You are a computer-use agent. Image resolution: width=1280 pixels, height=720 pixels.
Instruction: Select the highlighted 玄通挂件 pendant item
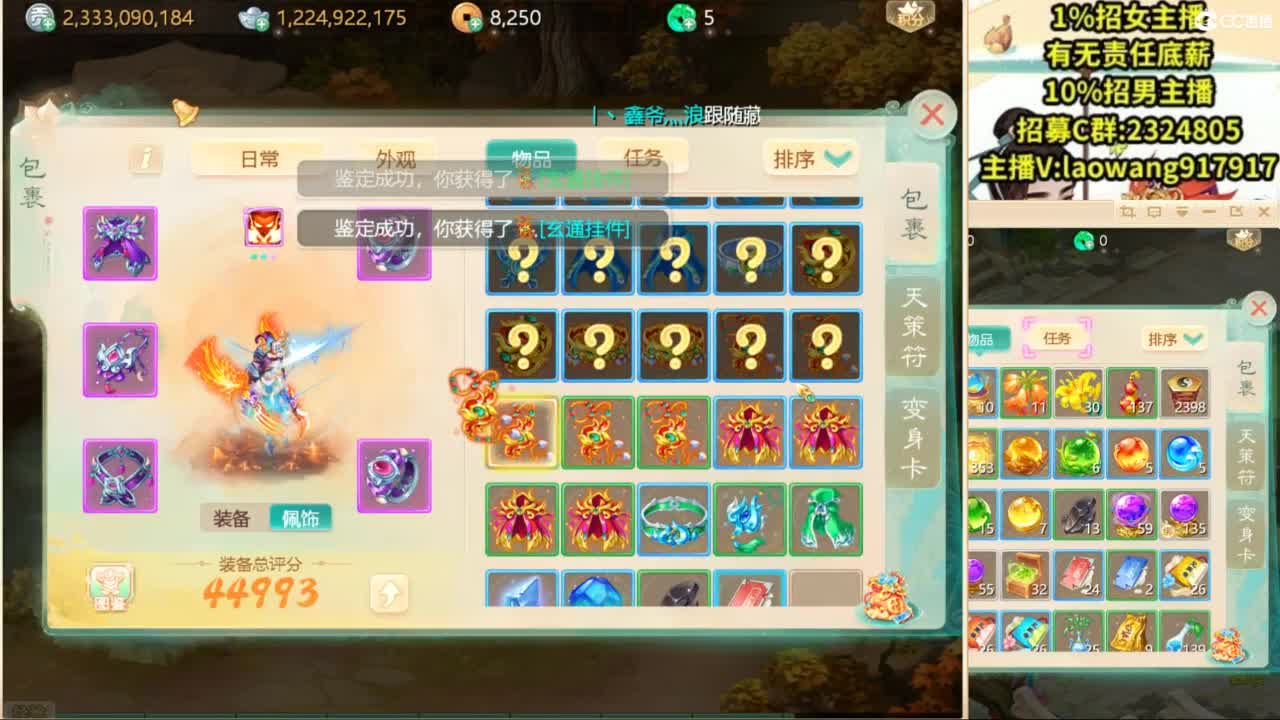pos(521,432)
